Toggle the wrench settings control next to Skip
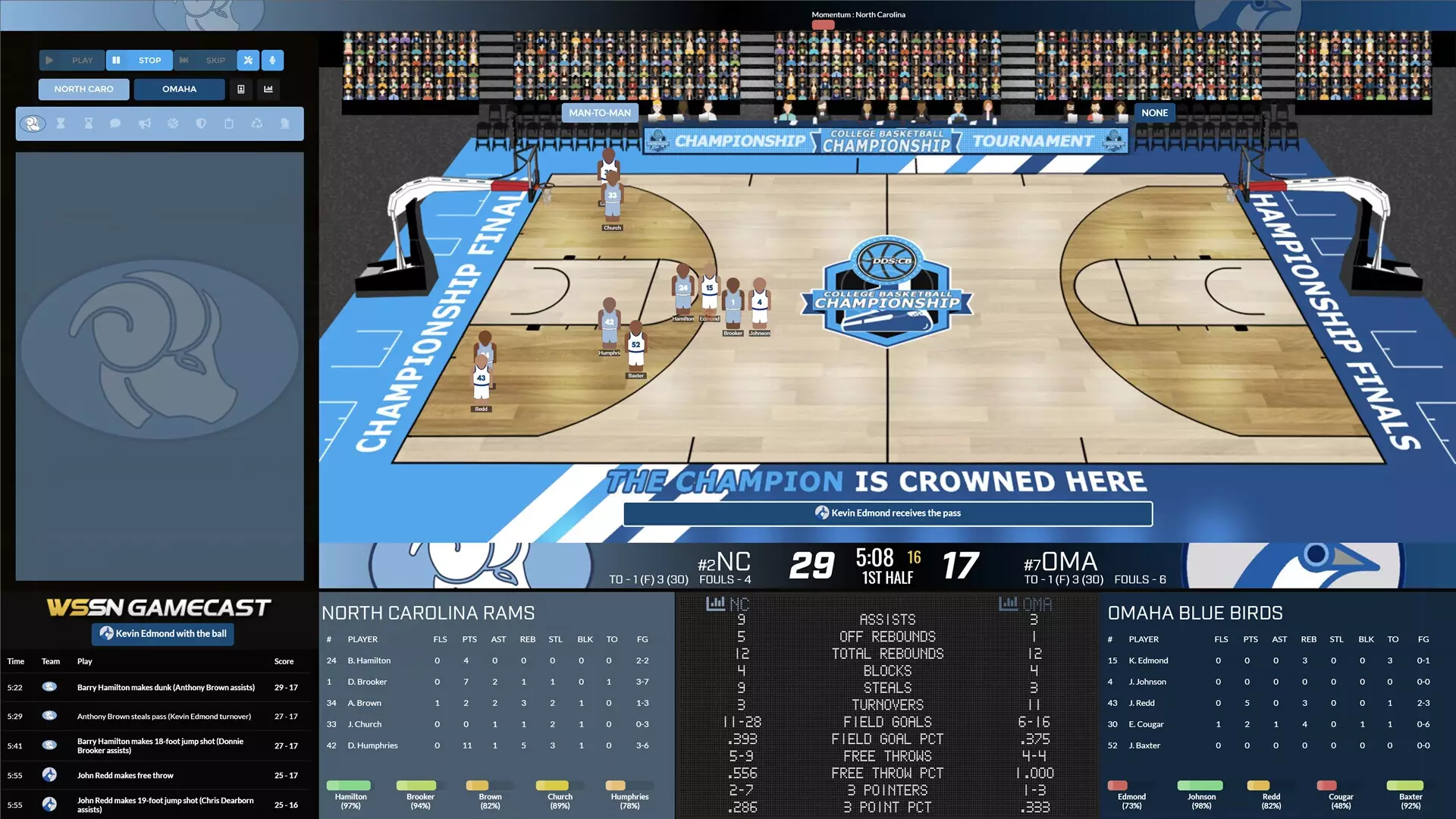 pyautogui.click(x=248, y=60)
